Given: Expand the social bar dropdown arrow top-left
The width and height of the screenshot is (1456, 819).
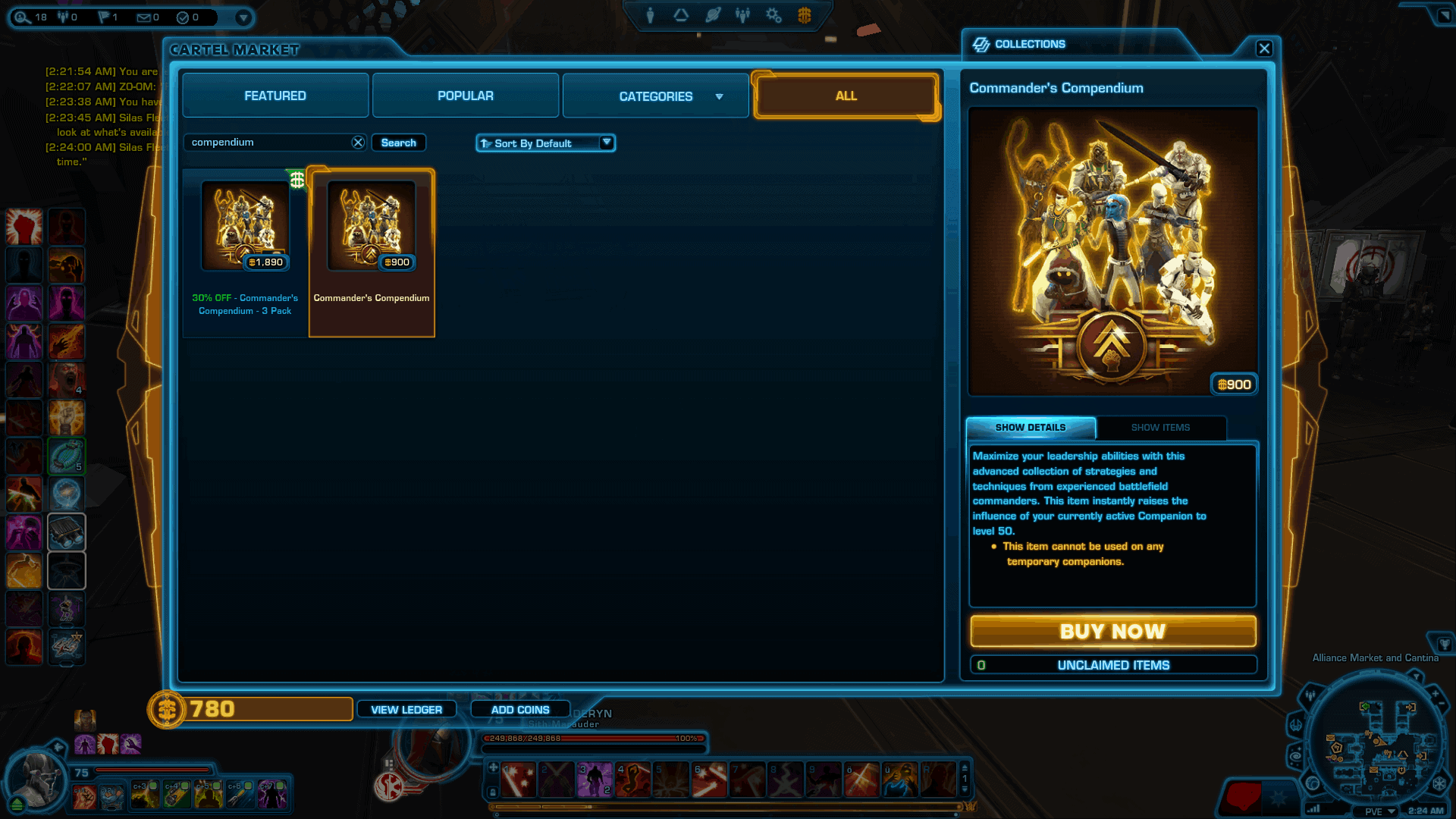Looking at the screenshot, I should tap(242, 17).
